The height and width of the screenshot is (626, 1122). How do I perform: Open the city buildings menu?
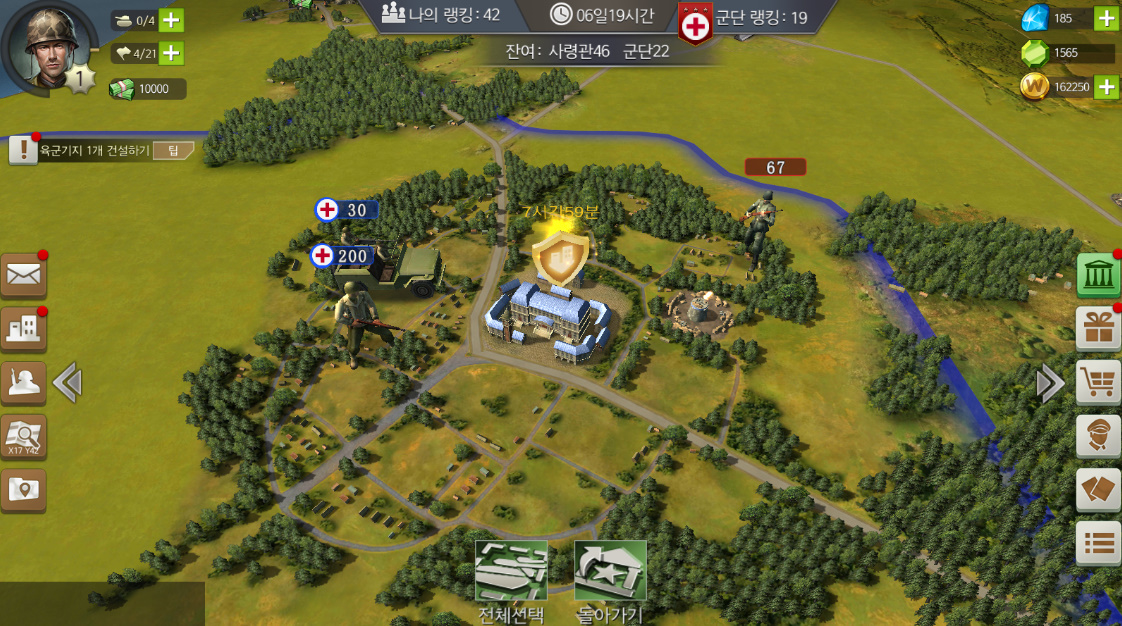click(23, 329)
